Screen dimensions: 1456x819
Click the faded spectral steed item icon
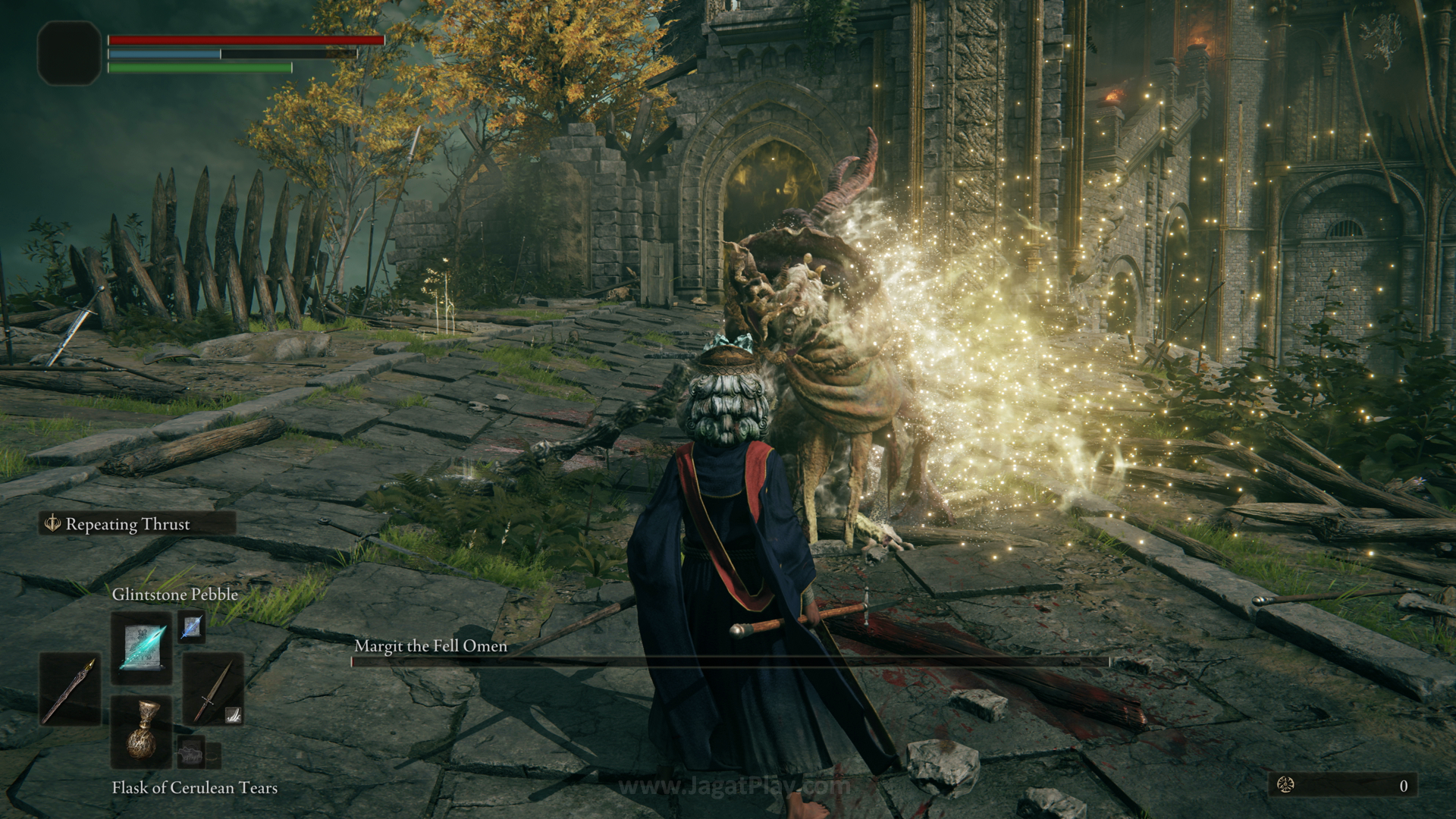click(x=191, y=755)
